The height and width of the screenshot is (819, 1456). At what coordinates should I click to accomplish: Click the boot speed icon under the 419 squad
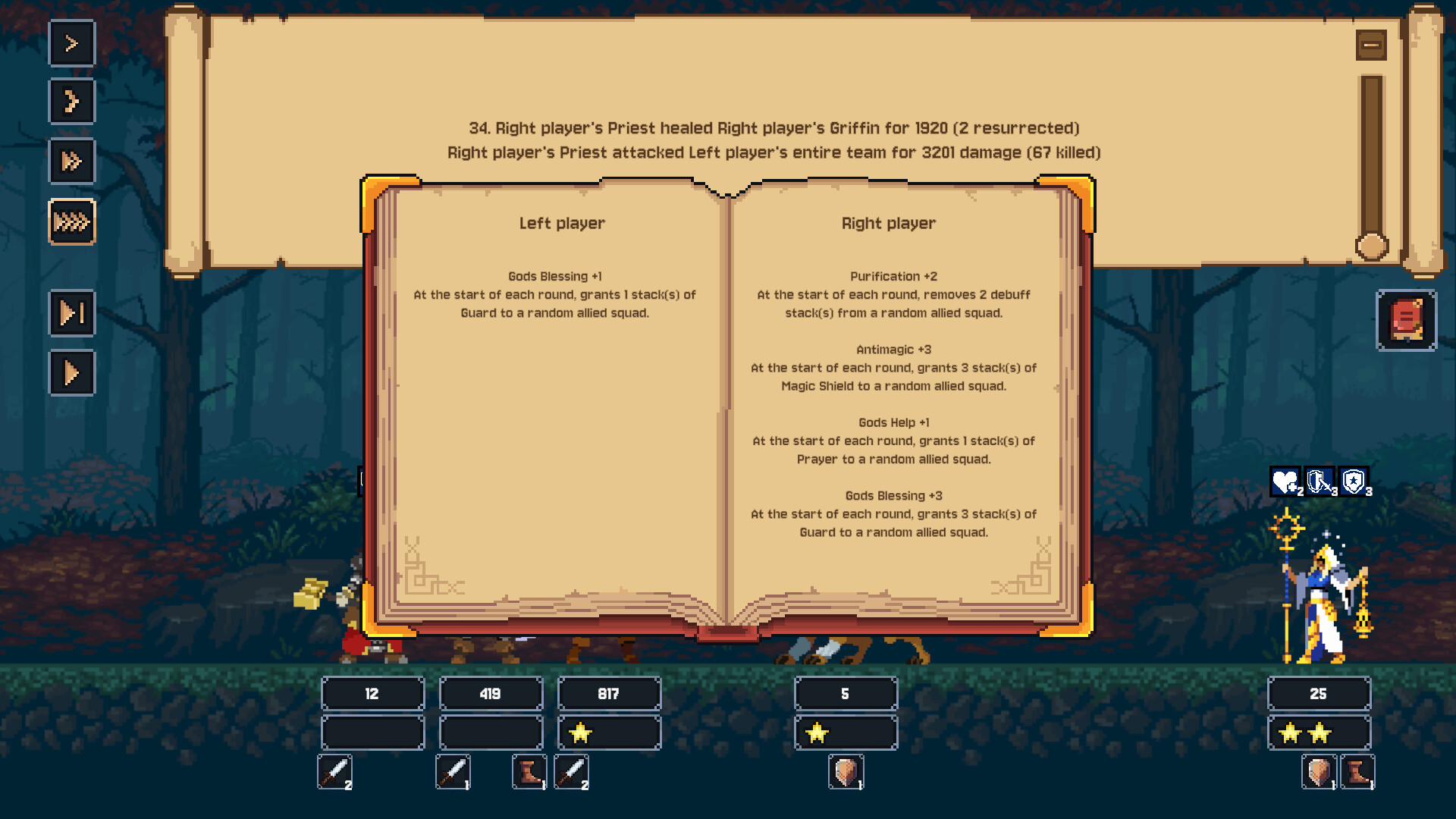click(x=529, y=772)
